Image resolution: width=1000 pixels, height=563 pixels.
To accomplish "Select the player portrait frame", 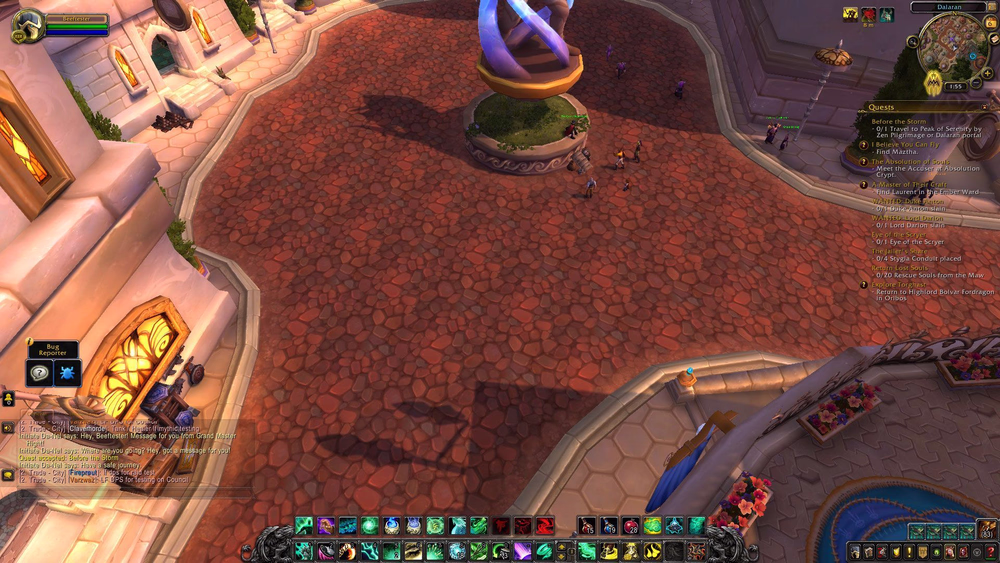I will [27, 25].
